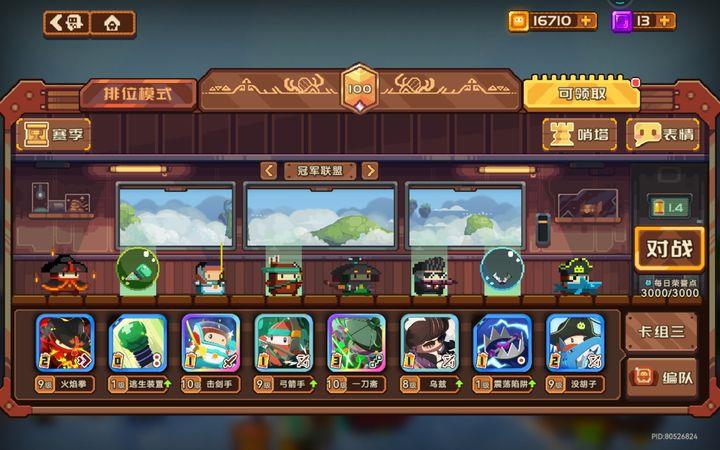Select the 排位模式 ranked mode tab
The width and height of the screenshot is (720, 450).
pos(138,94)
